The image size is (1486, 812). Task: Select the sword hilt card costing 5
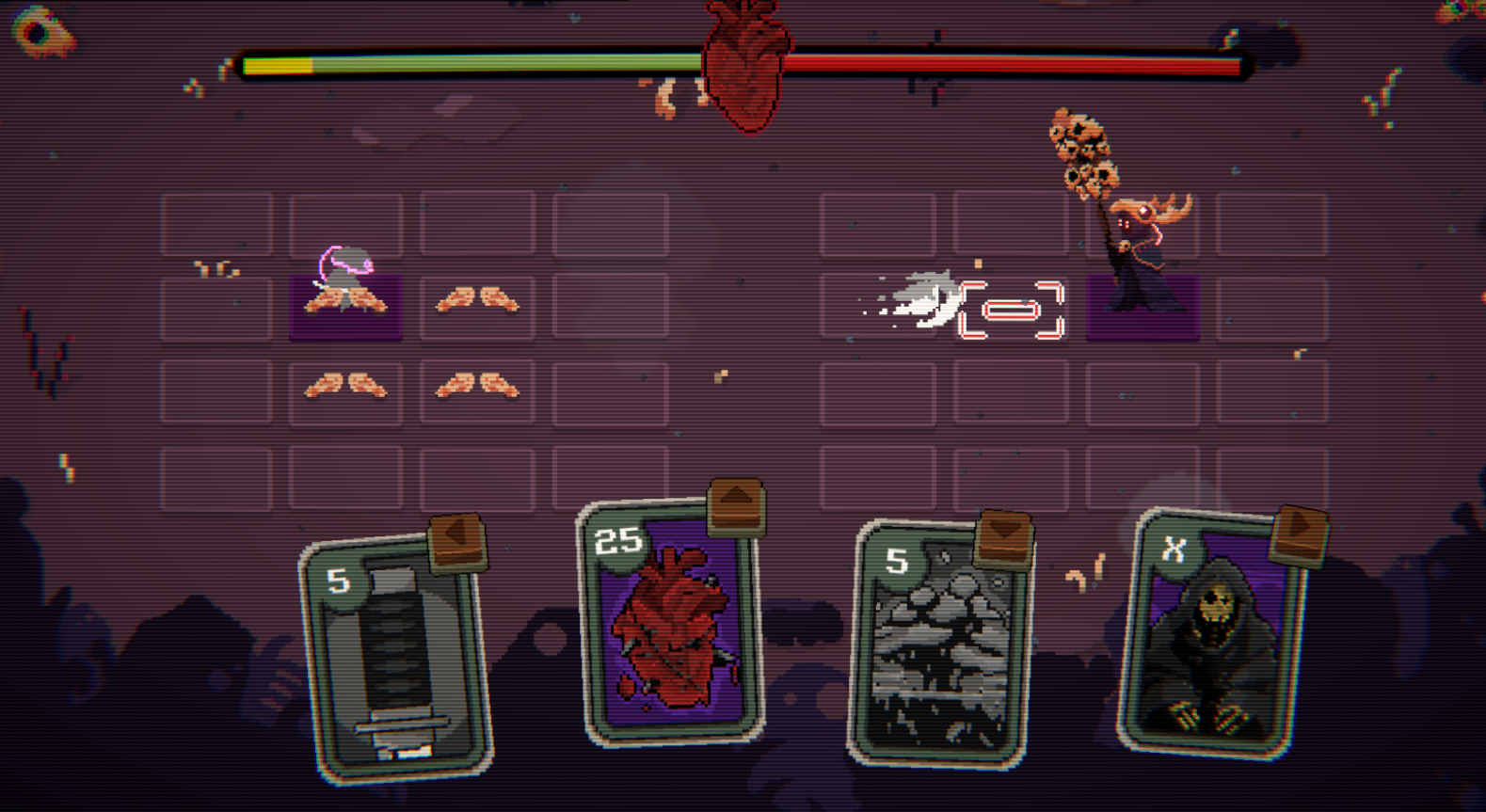click(x=397, y=659)
